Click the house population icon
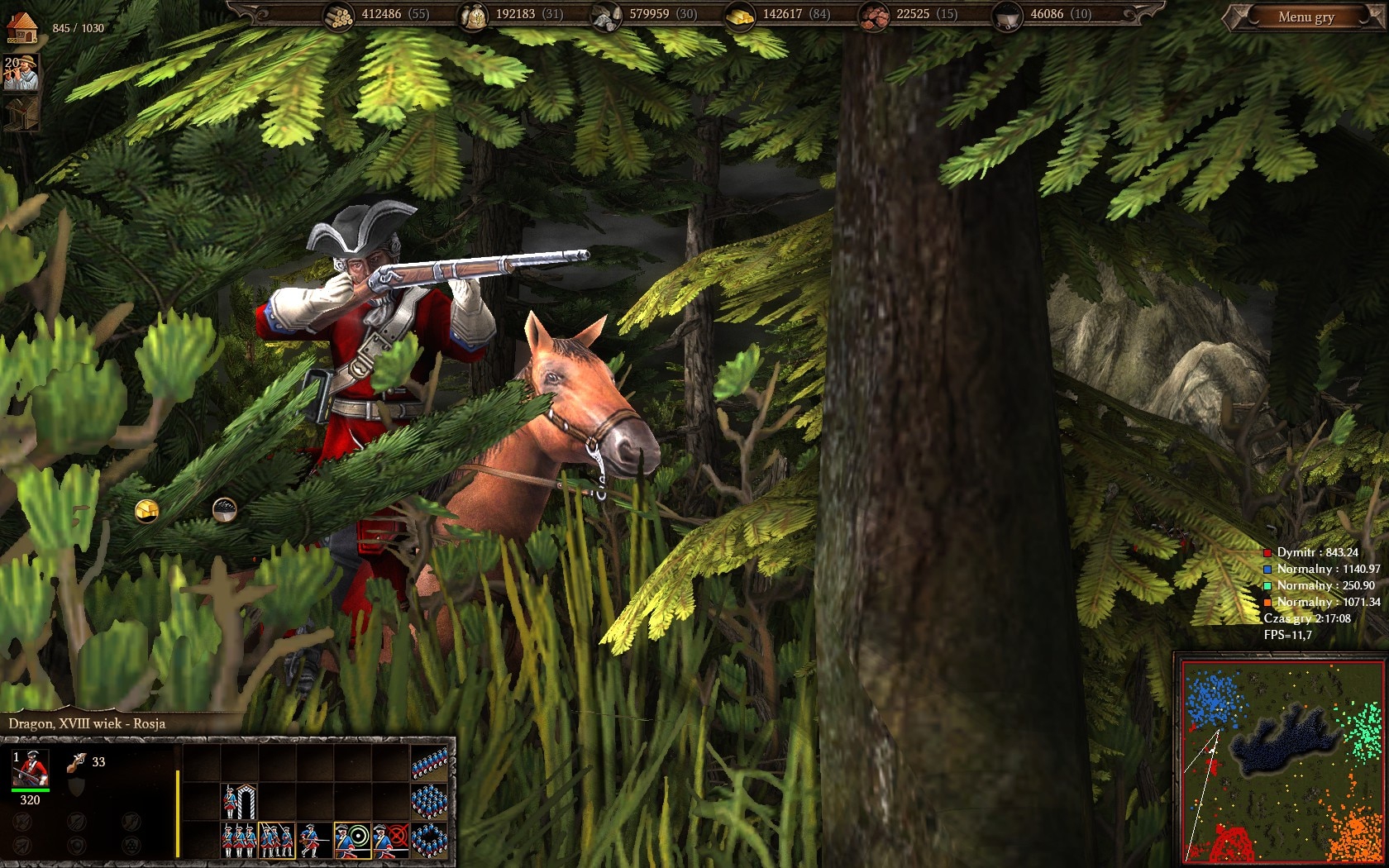Image resolution: width=1389 pixels, height=868 pixels. pyautogui.click(x=22, y=27)
